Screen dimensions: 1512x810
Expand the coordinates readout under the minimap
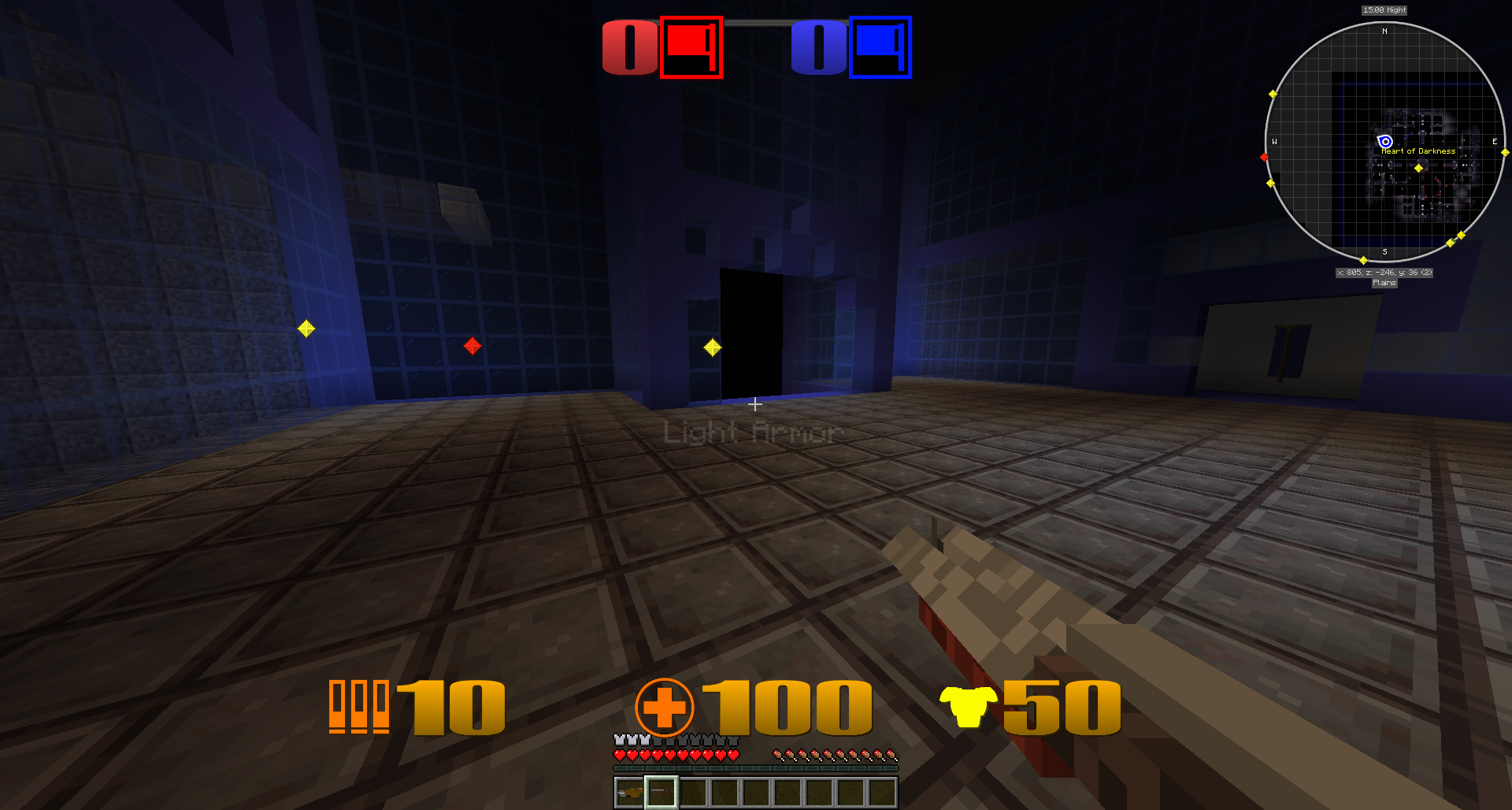(x=1384, y=272)
